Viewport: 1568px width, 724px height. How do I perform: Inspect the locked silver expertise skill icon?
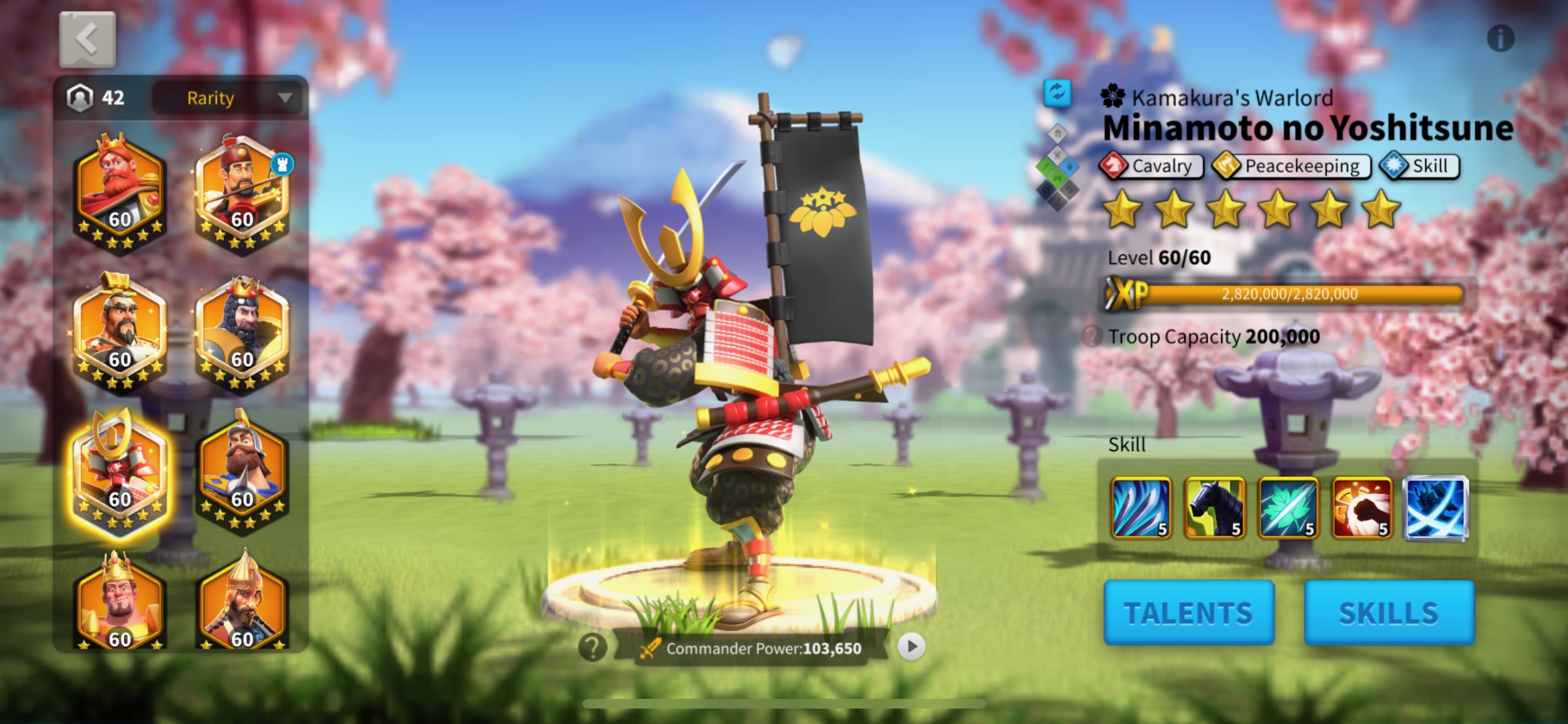click(1435, 510)
